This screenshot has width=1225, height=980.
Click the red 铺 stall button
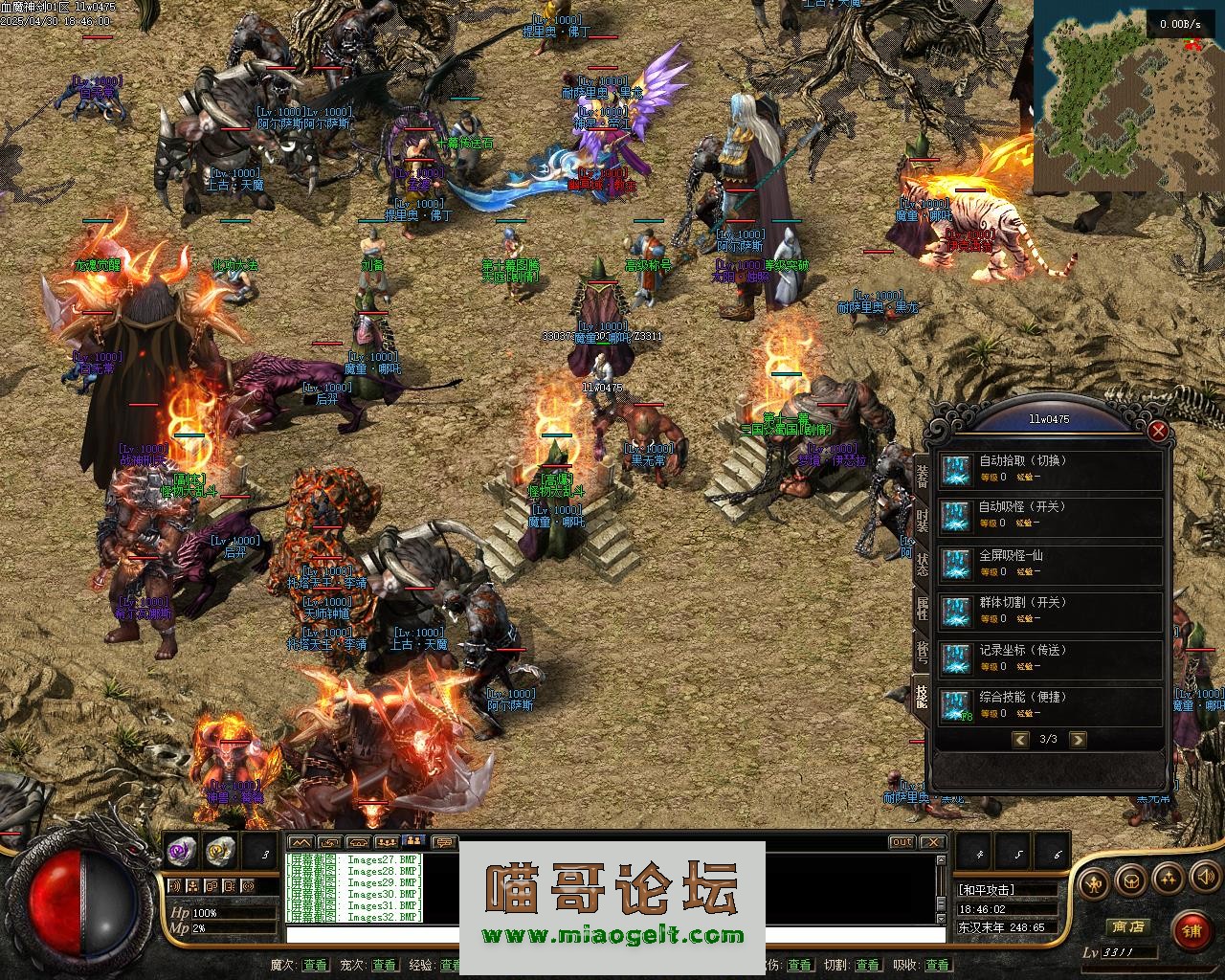1192,930
